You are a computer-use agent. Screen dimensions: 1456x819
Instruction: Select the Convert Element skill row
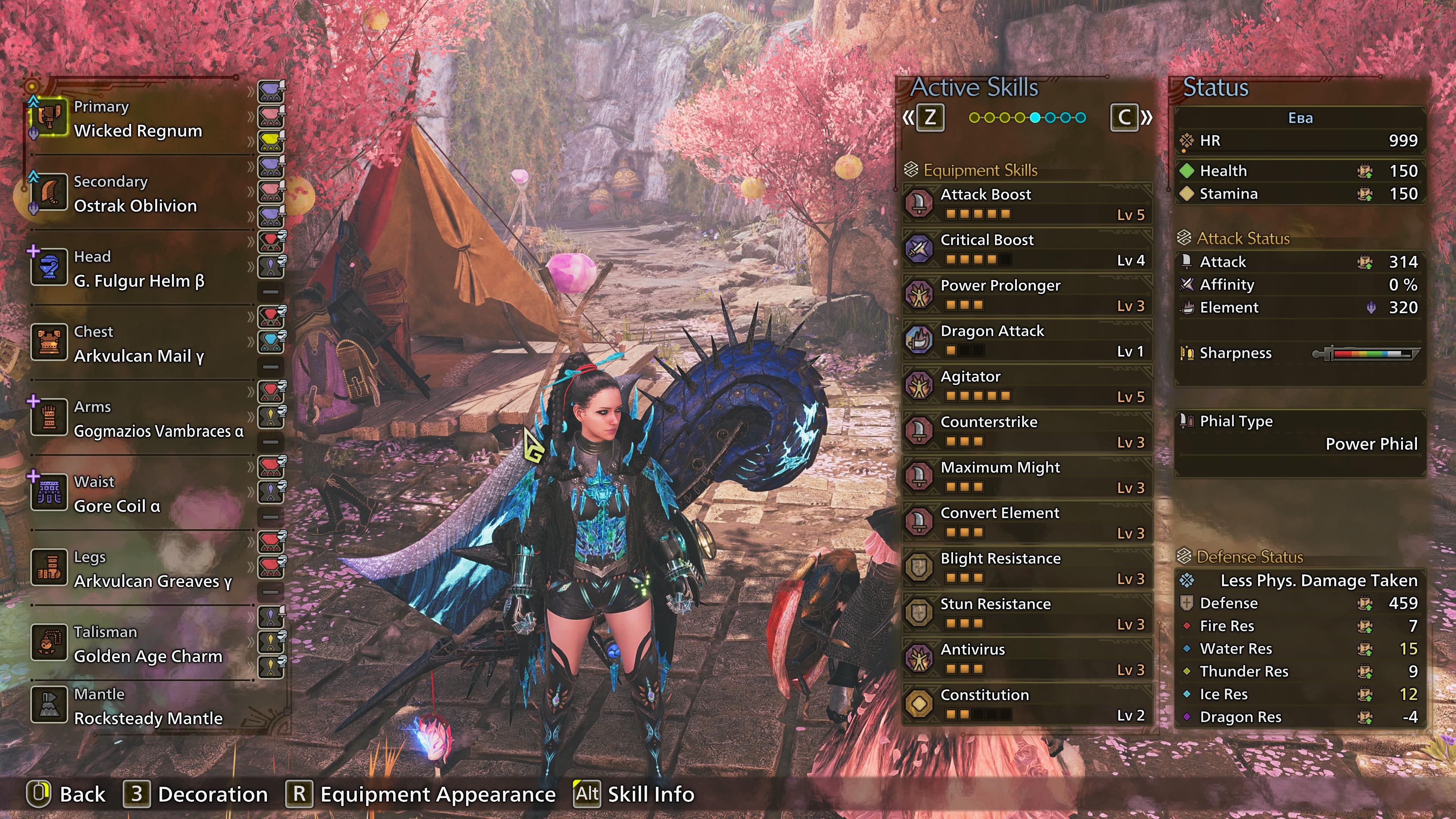click(x=1027, y=522)
